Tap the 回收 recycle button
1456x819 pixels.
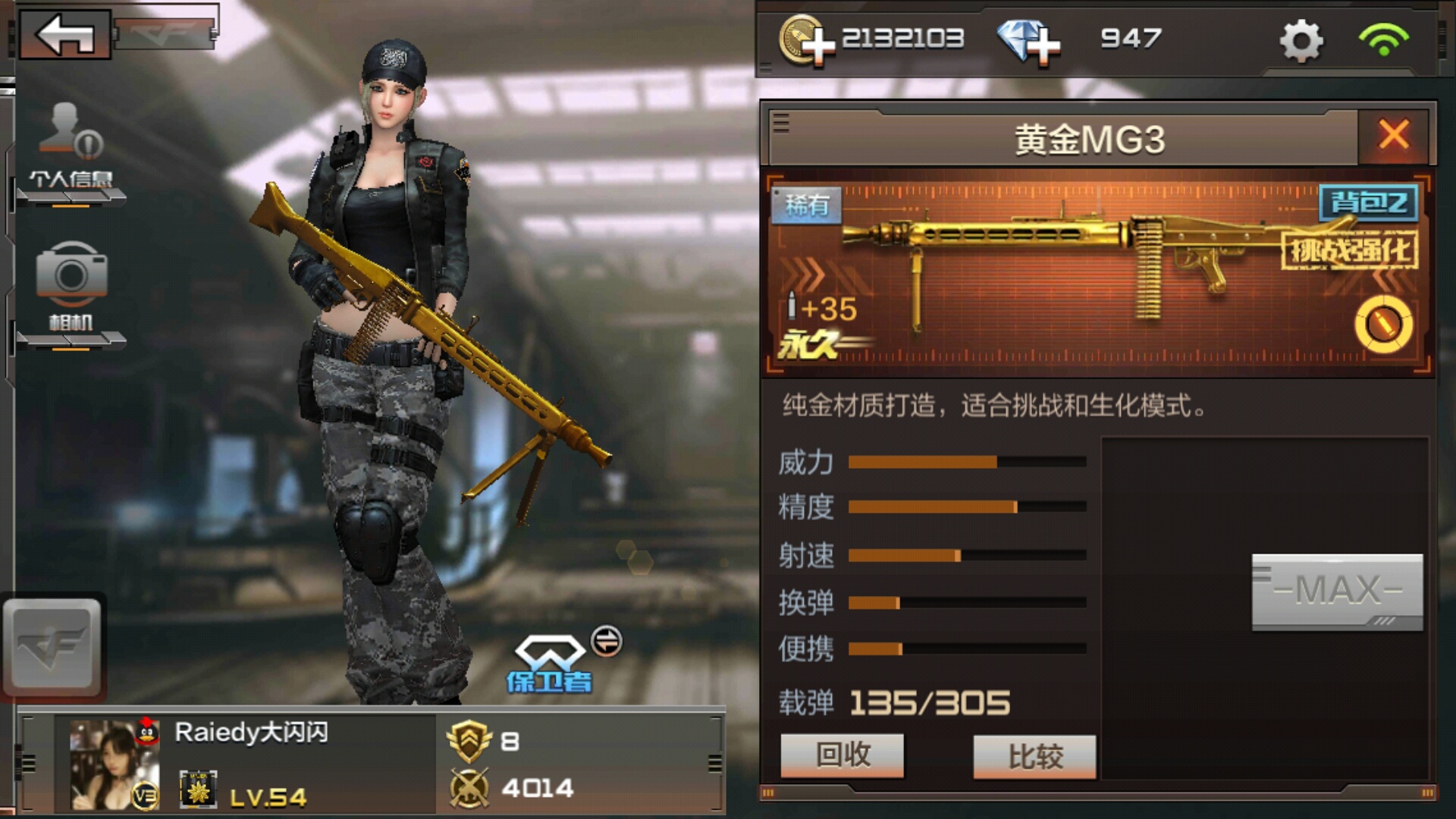(843, 755)
